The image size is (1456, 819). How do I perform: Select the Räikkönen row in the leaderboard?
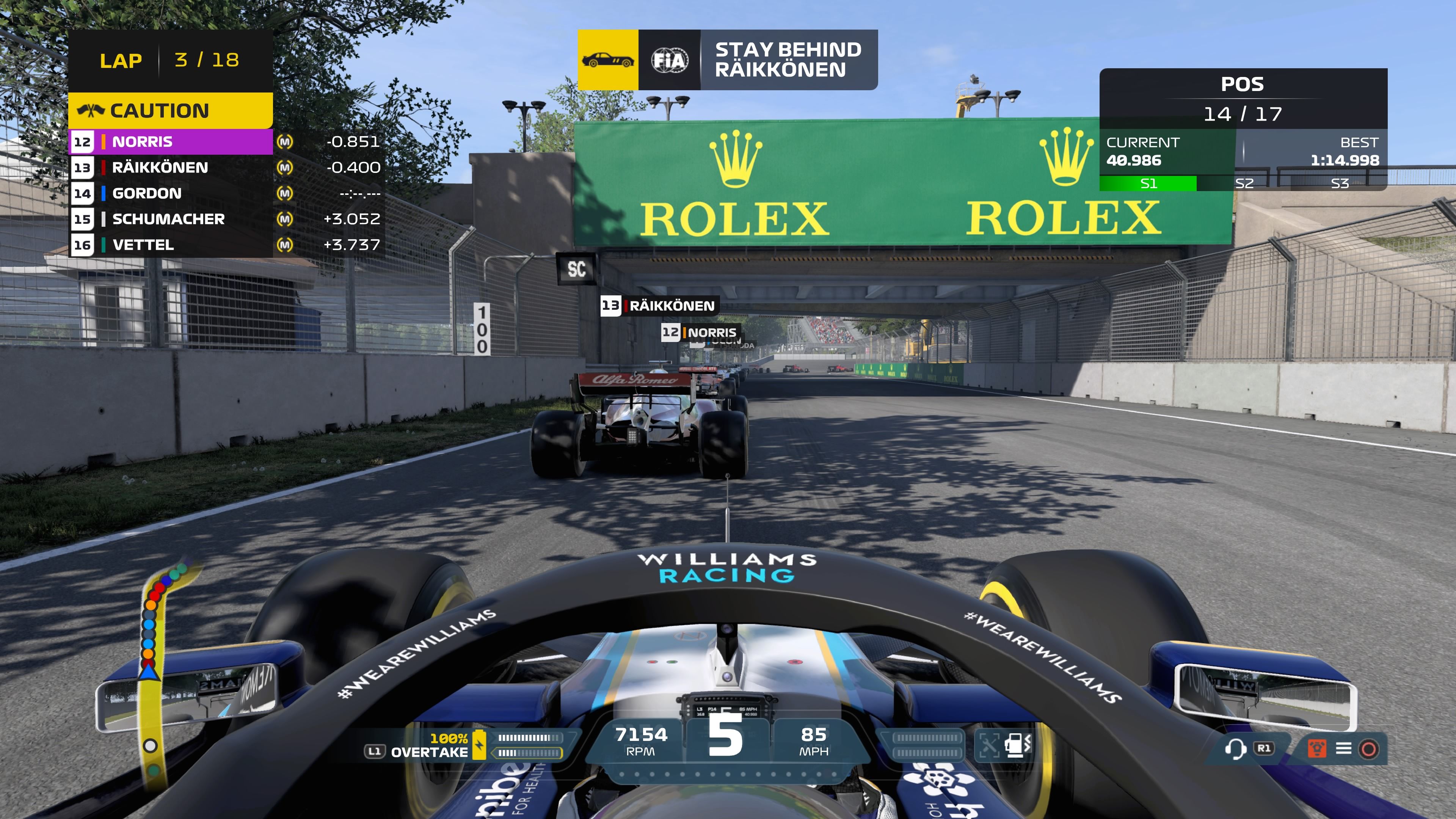click(169, 167)
